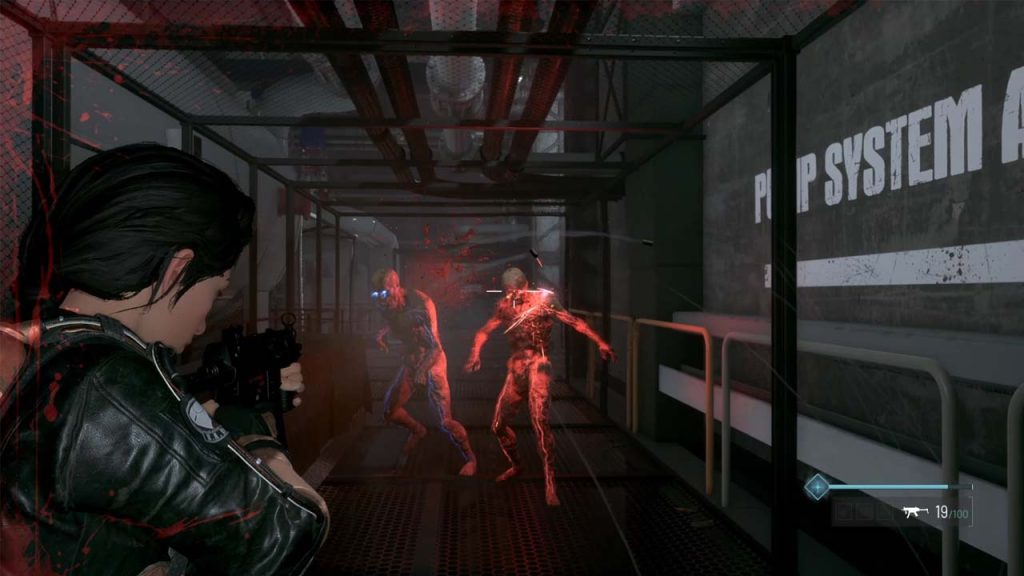Click the blue diamond status icon
Image resolution: width=1024 pixels, height=576 pixels.
coord(817,487)
